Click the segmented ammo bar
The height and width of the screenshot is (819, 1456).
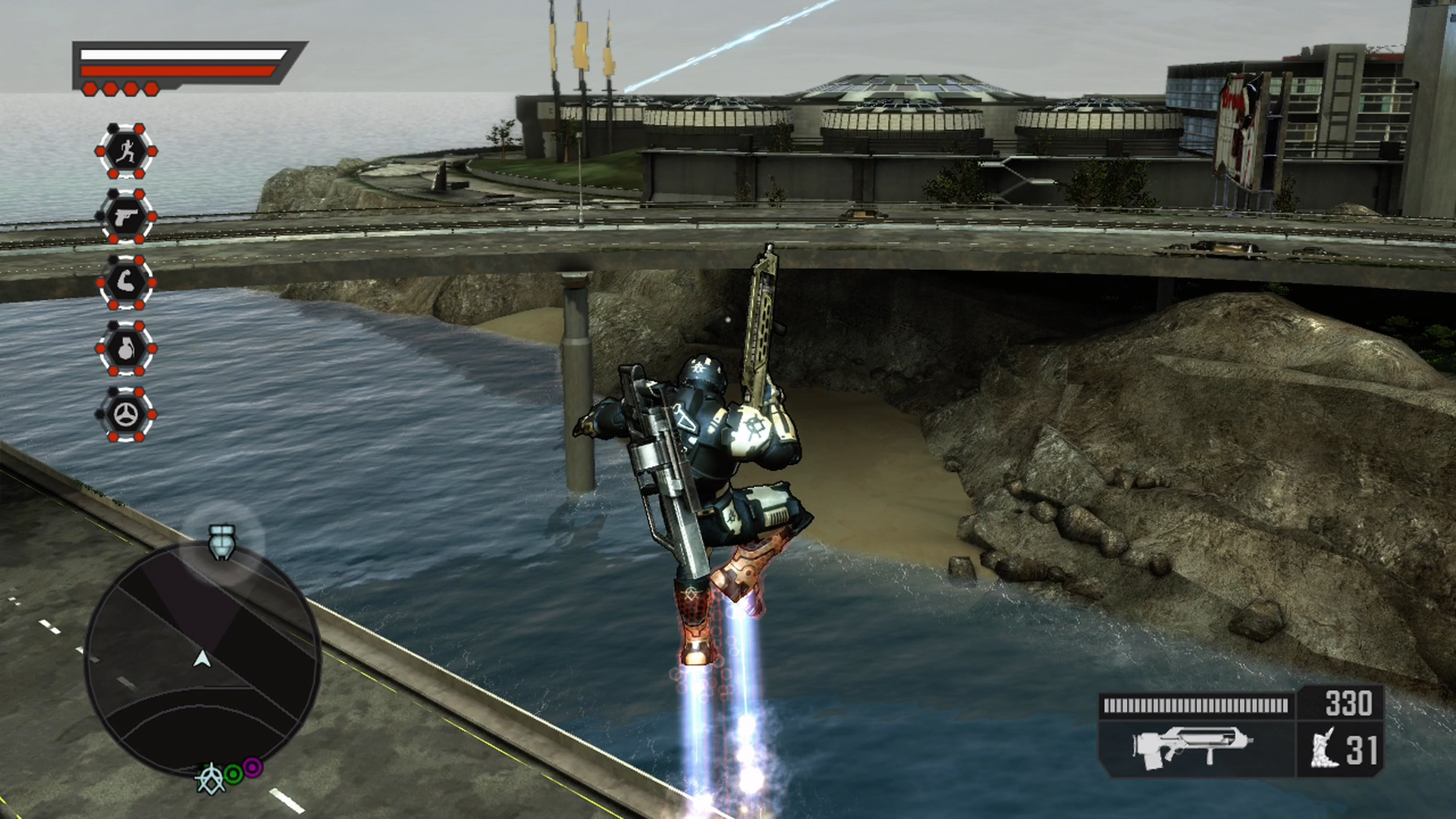coord(1196,703)
